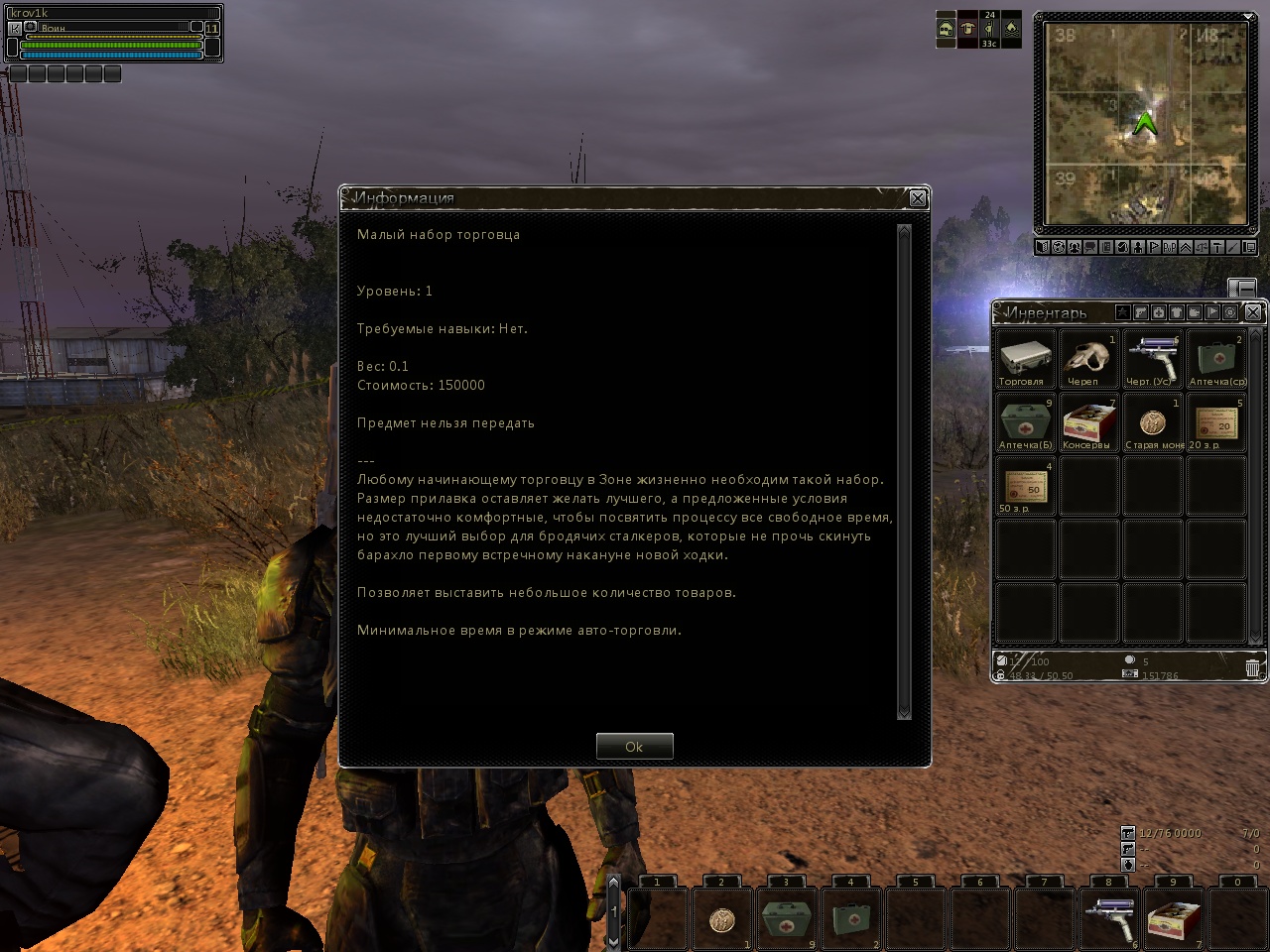The height and width of the screenshot is (952, 1270).
Task: Close the Инвентарь panel
Action: click(1253, 312)
